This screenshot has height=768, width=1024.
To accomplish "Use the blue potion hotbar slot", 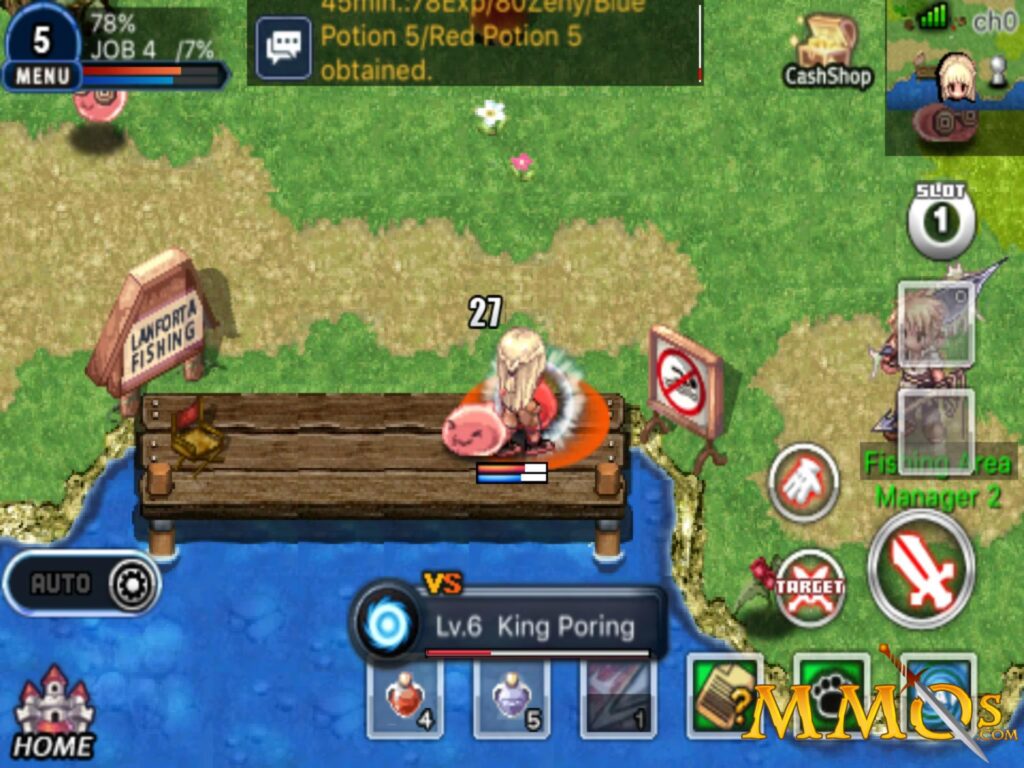I will (x=511, y=699).
